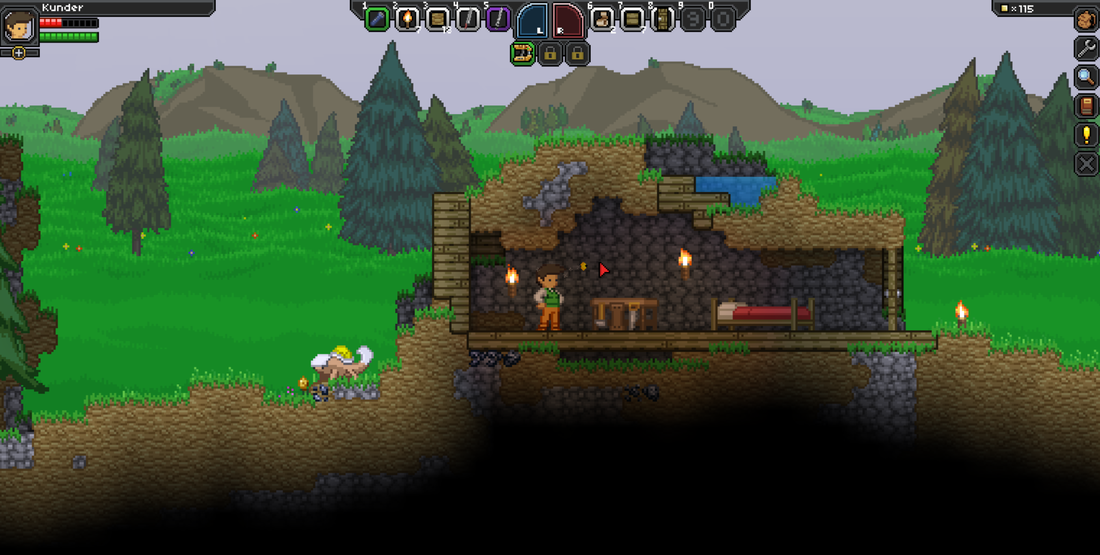Select the torch hotbar slot
The width and height of the screenshot is (1100, 555).
407,19
